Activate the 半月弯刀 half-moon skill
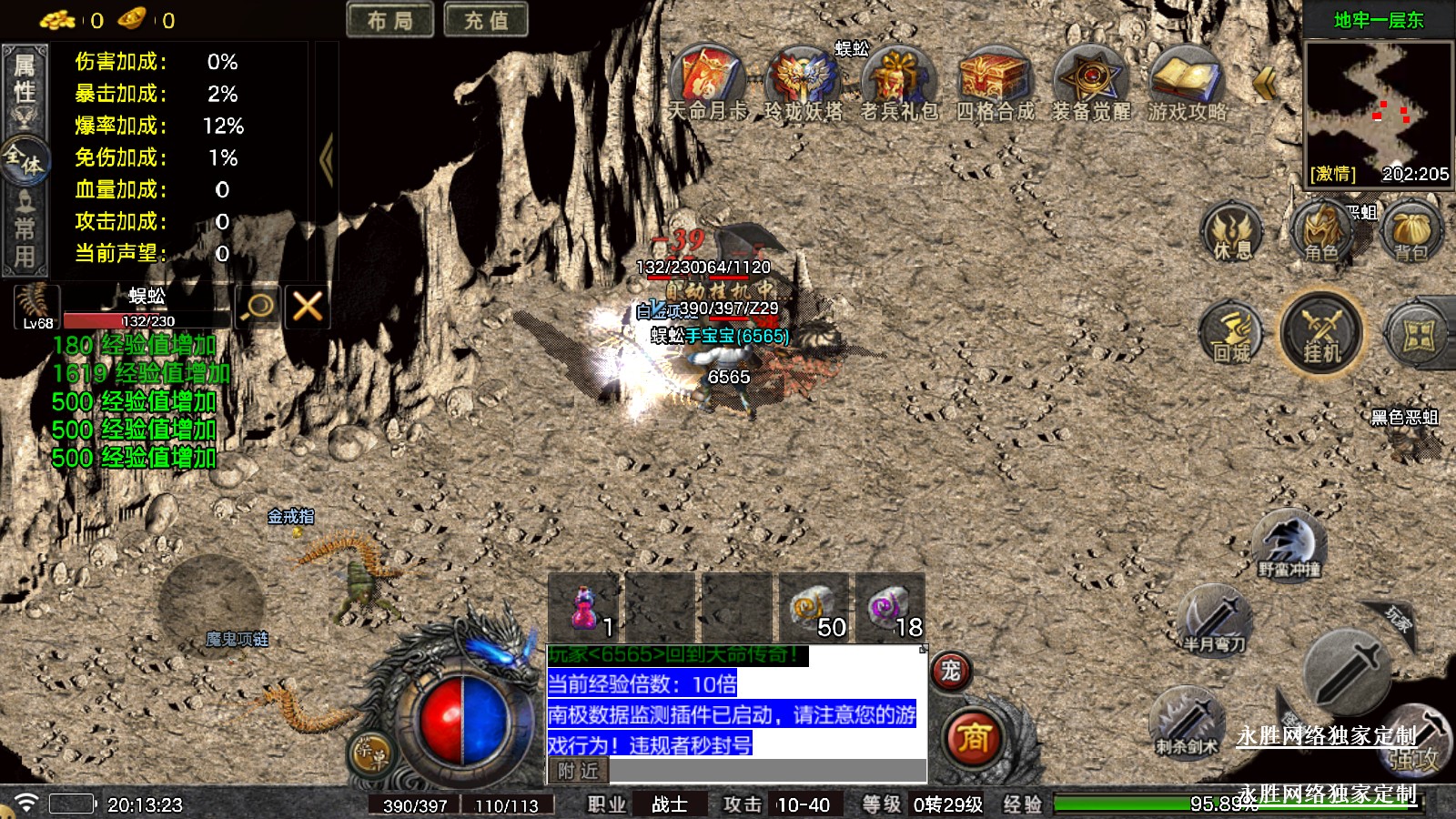This screenshot has height=819, width=1456. click(x=1214, y=619)
